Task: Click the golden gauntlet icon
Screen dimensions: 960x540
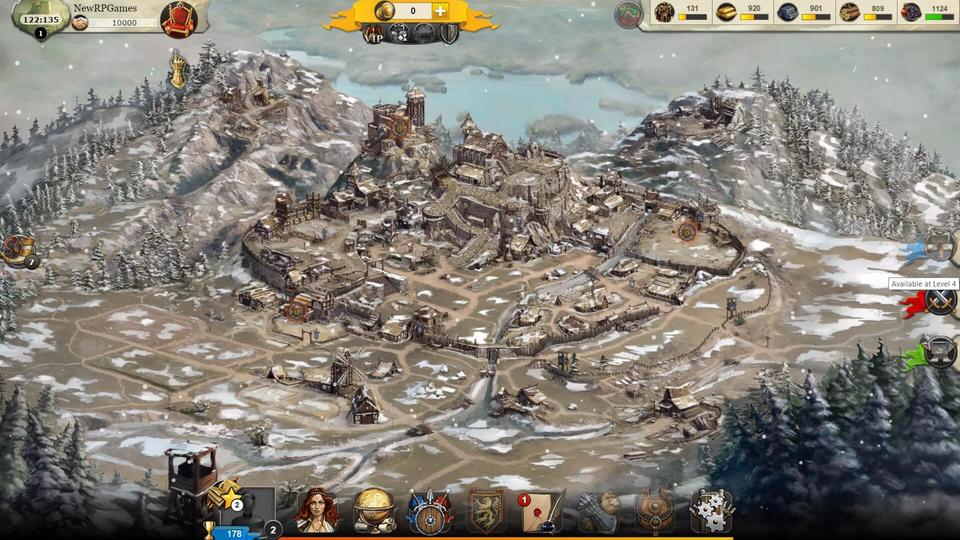Action: coord(178,70)
